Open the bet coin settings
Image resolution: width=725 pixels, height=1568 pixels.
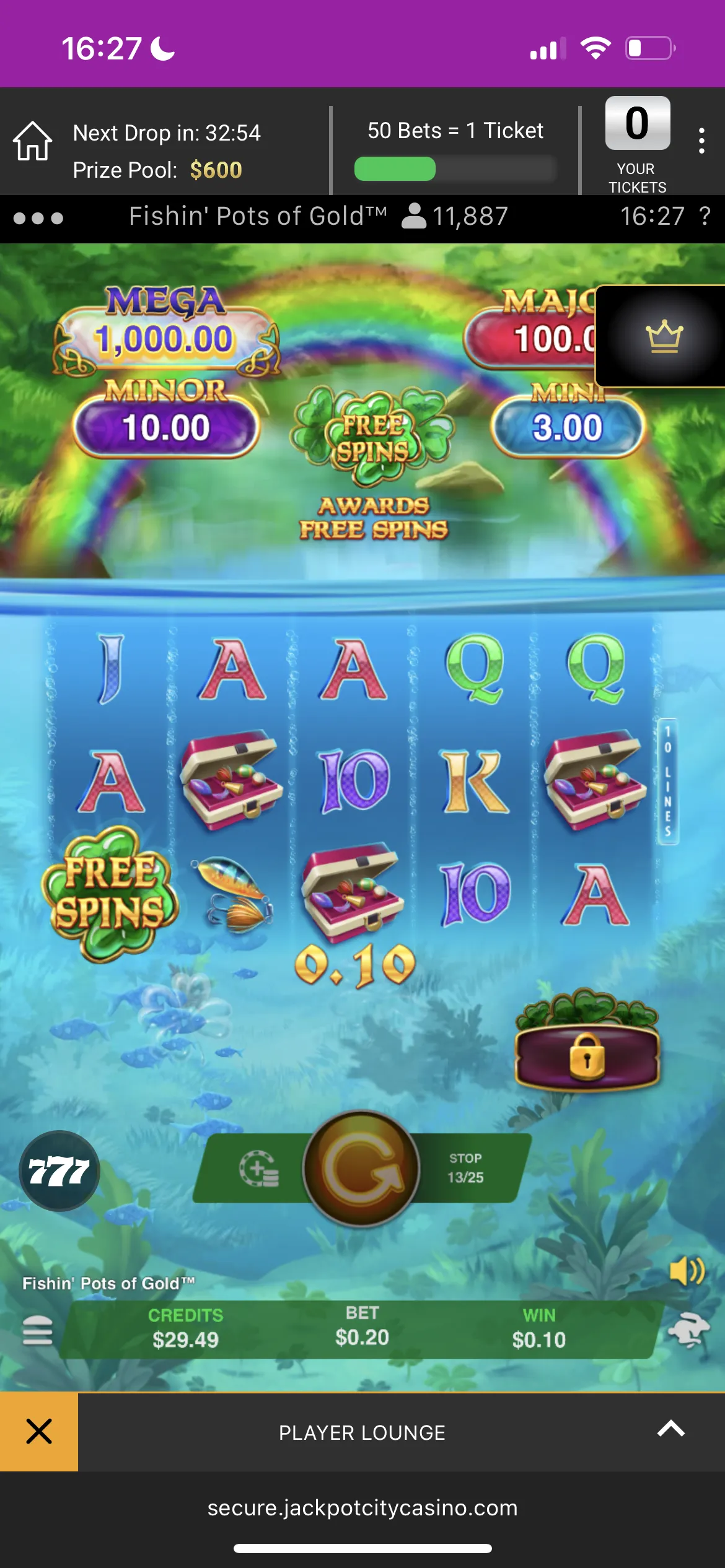[x=259, y=1168]
